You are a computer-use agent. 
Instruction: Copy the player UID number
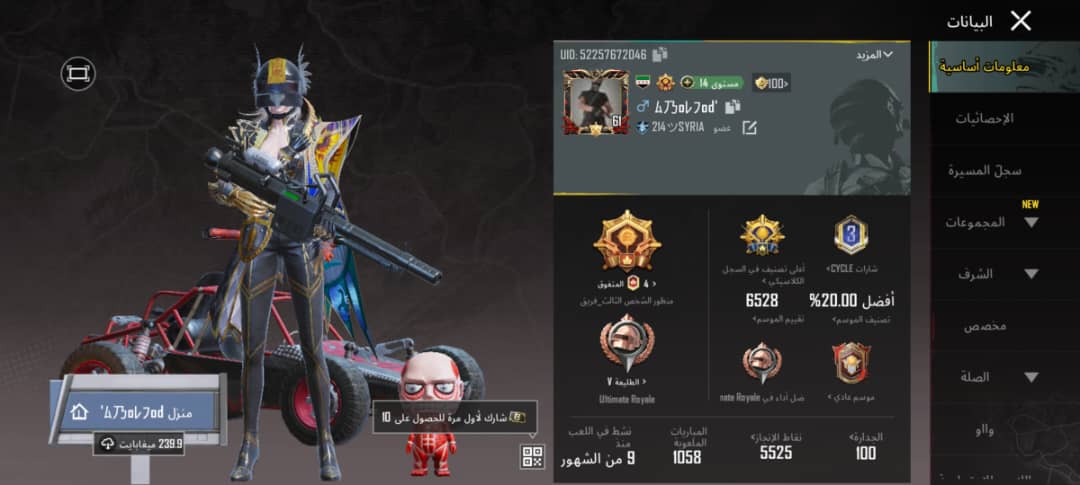click(x=660, y=54)
